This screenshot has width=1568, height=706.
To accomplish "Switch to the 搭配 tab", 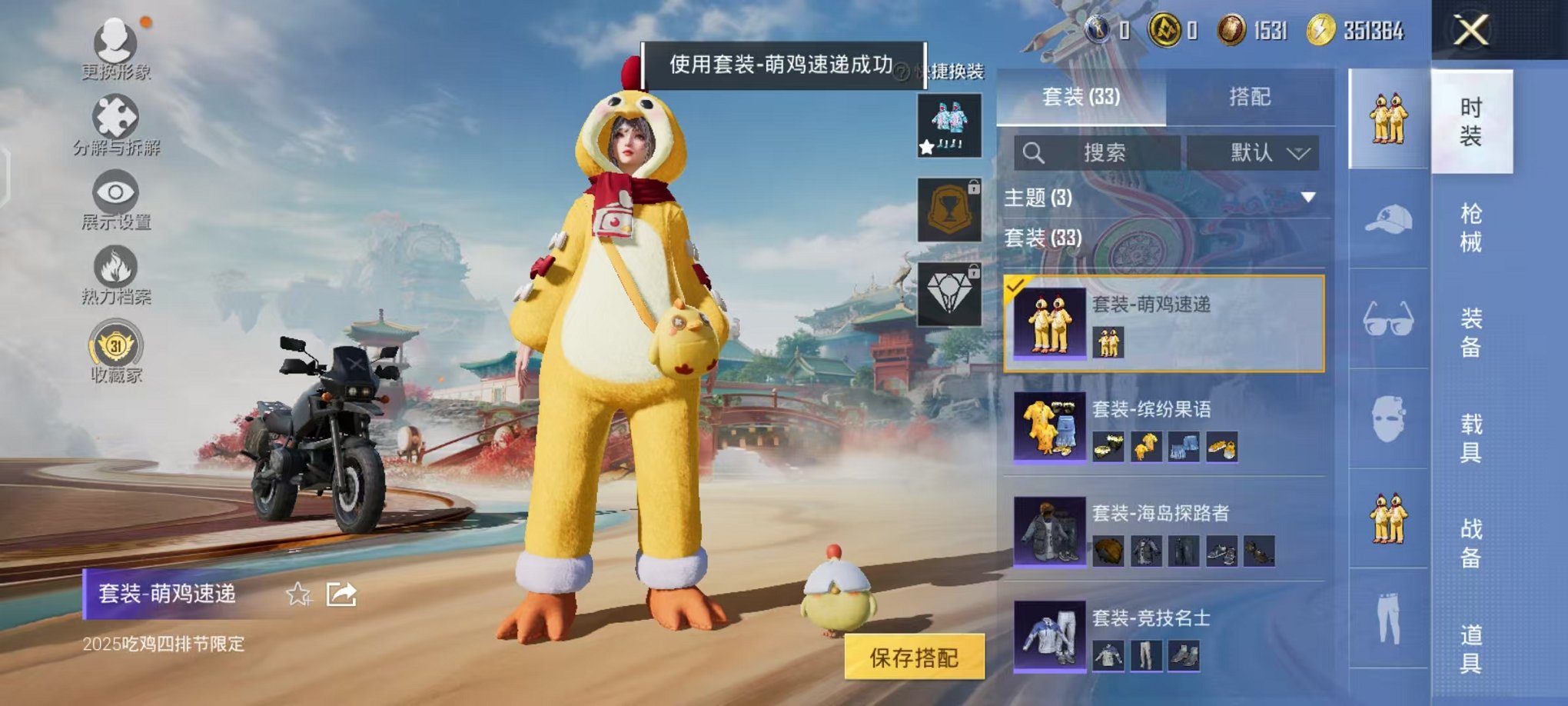I will [1251, 97].
